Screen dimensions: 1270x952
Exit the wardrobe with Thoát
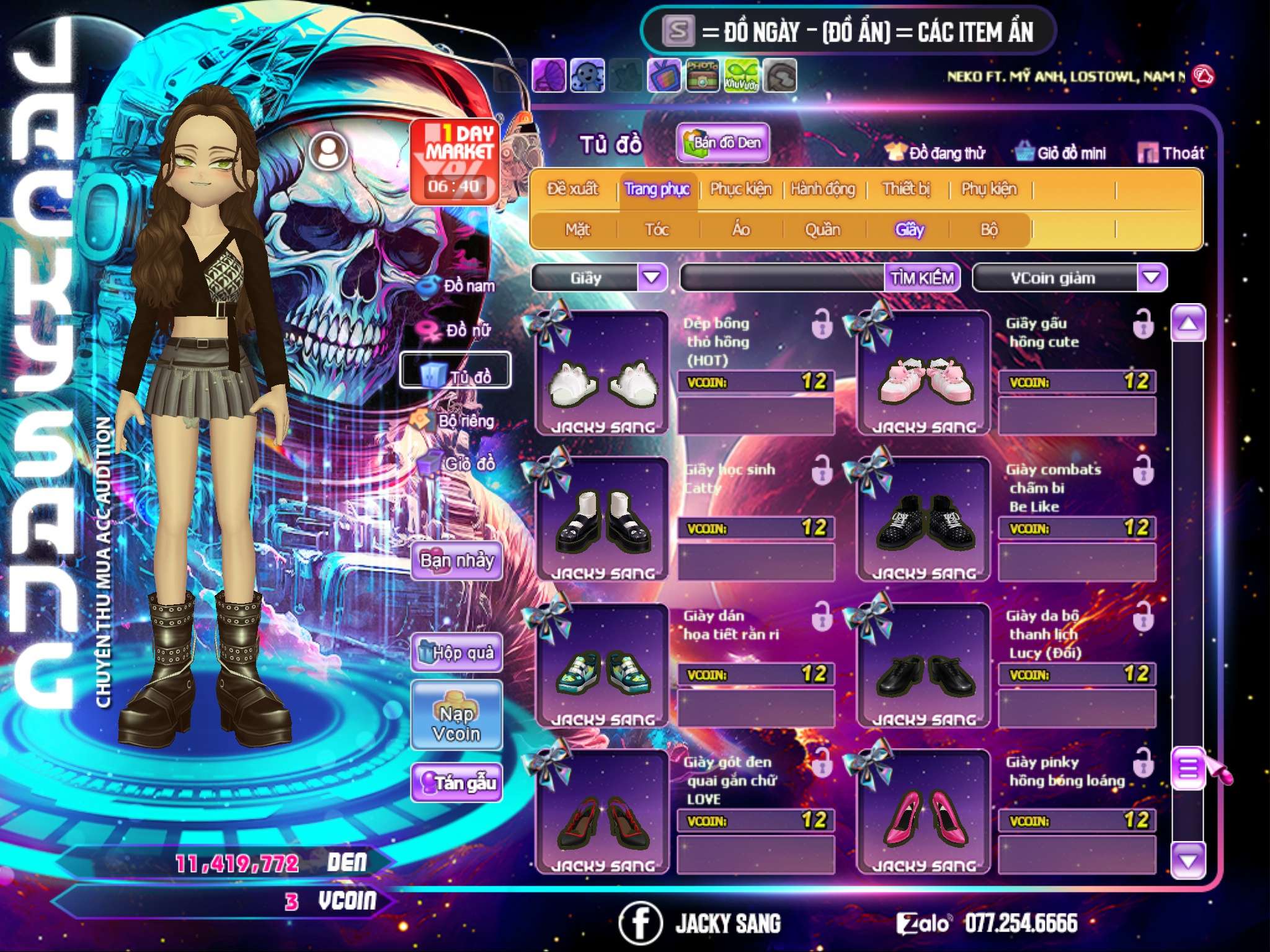[1171, 153]
